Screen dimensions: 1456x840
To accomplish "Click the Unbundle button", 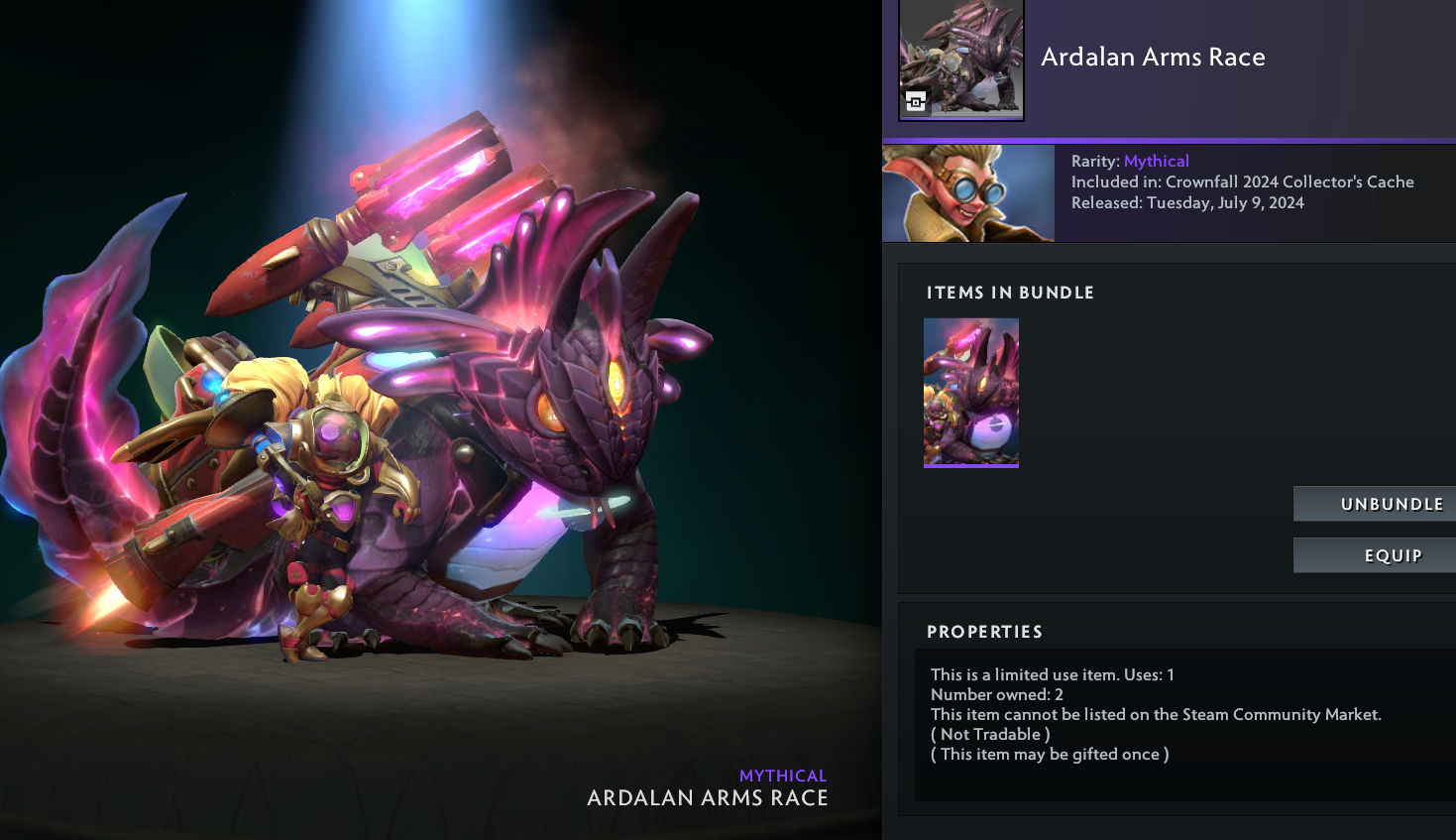I will pos(1375,504).
